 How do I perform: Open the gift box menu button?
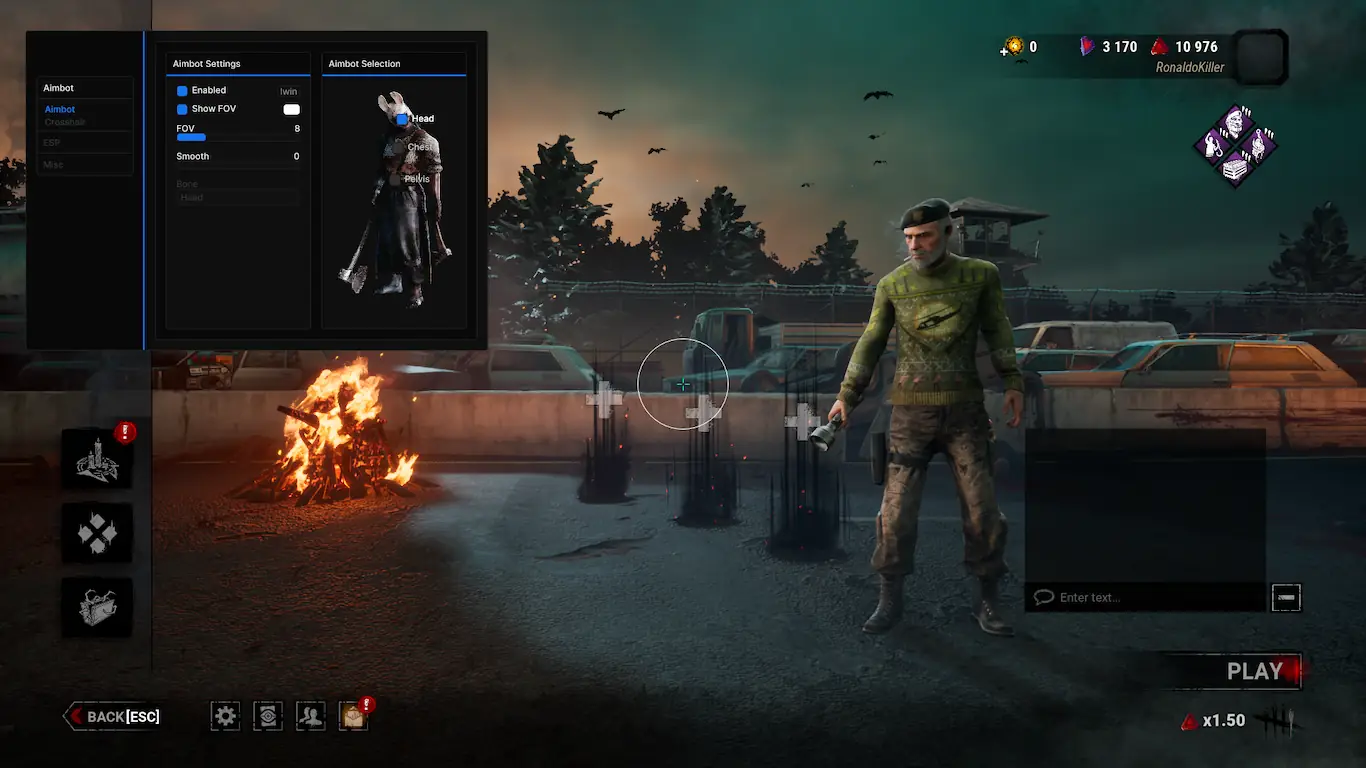click(x=97, y=607)
